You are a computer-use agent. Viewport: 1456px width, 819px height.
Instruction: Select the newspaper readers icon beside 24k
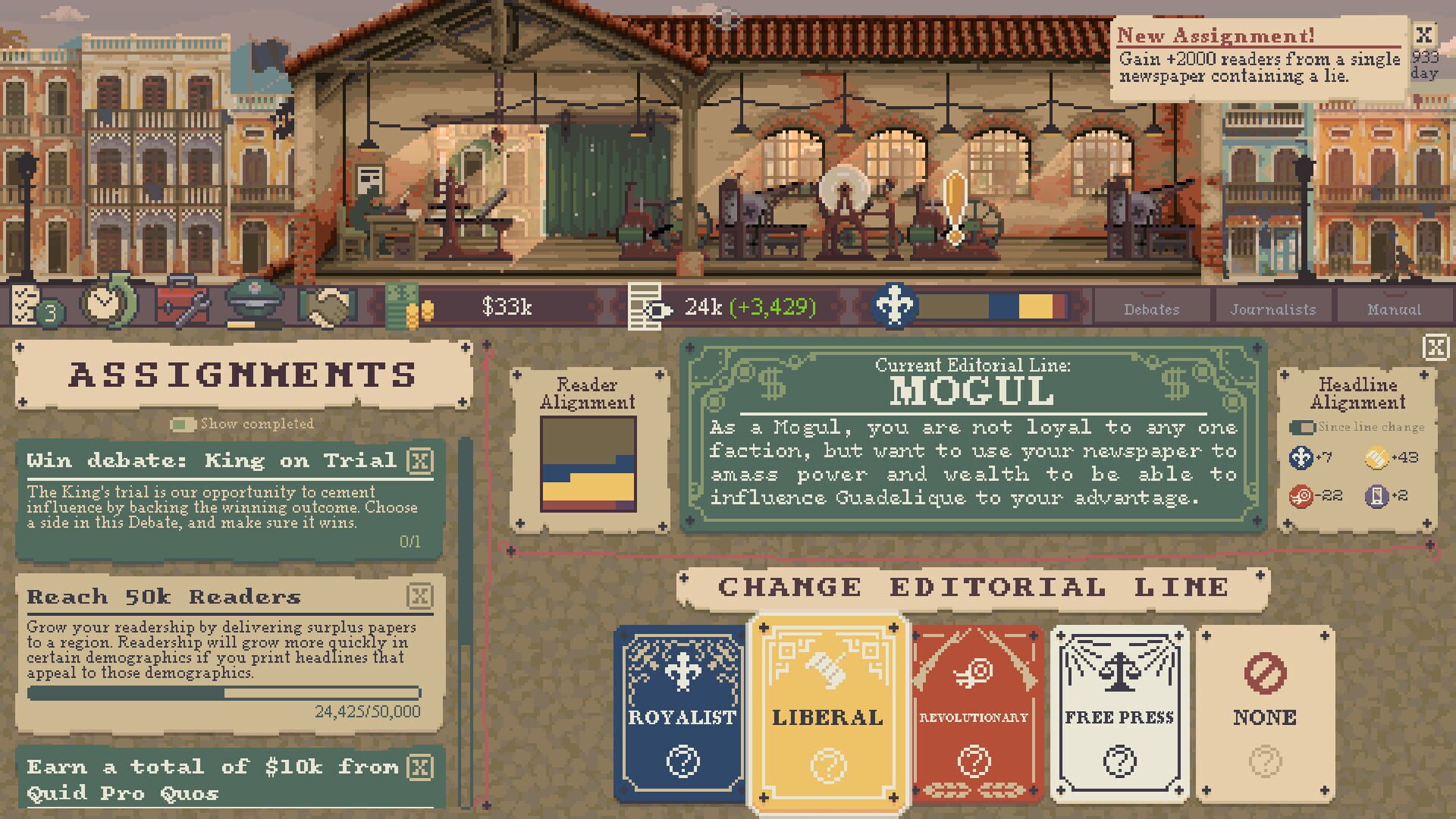coord(646,306)
